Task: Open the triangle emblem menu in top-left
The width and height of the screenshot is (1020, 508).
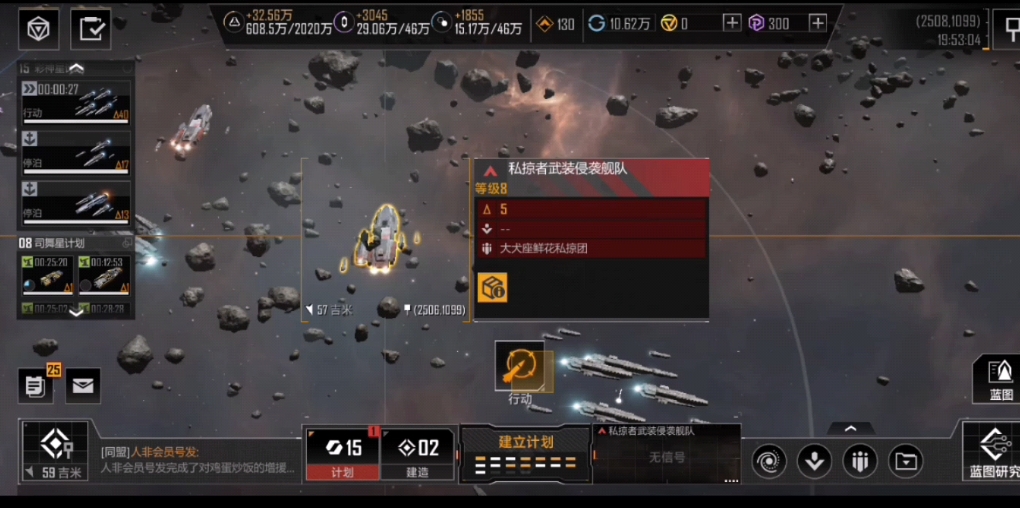Action: 39,29
